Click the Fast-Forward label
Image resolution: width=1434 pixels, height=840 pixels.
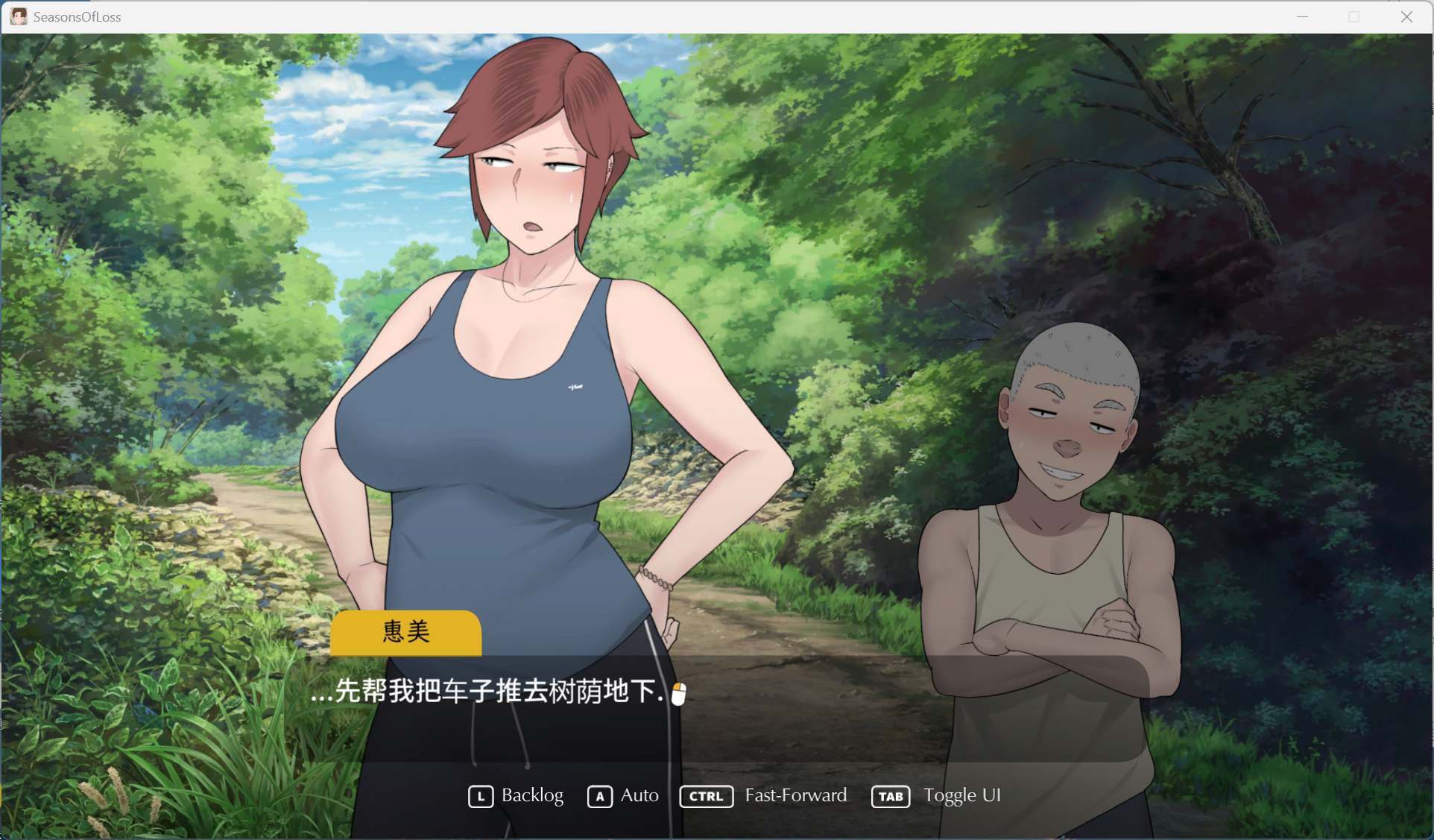(795, 796)
